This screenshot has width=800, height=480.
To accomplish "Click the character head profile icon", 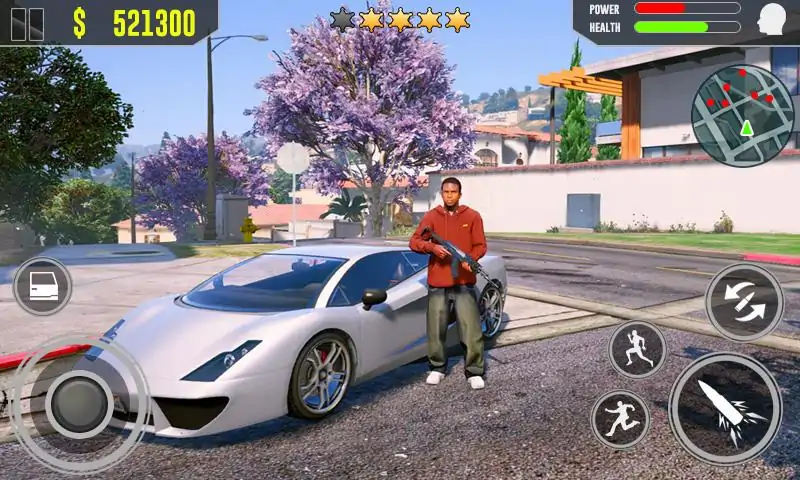I will click(x=772, y=19).
